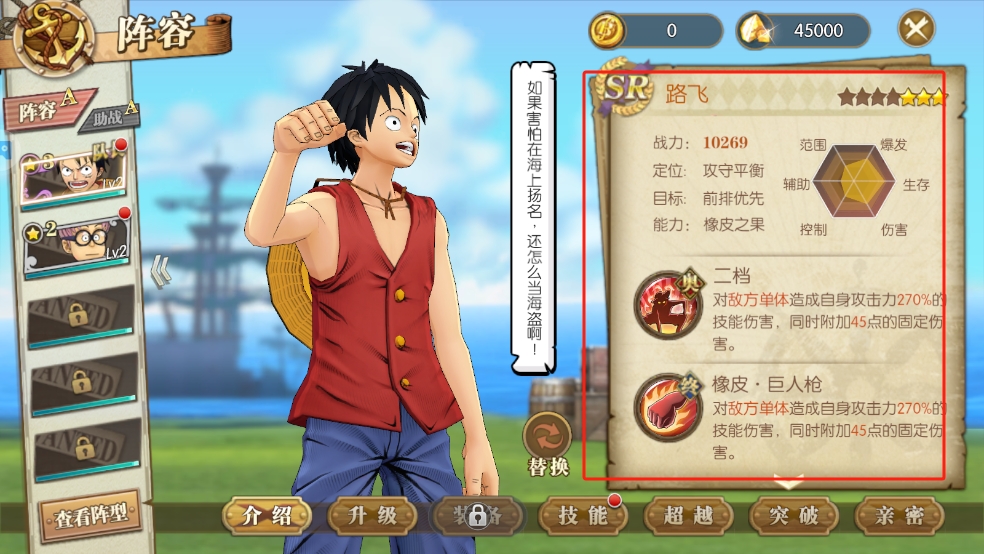
Task: Show the 亲密 intimacy tab
Action: pyautogui.click(x=899, y=516)
